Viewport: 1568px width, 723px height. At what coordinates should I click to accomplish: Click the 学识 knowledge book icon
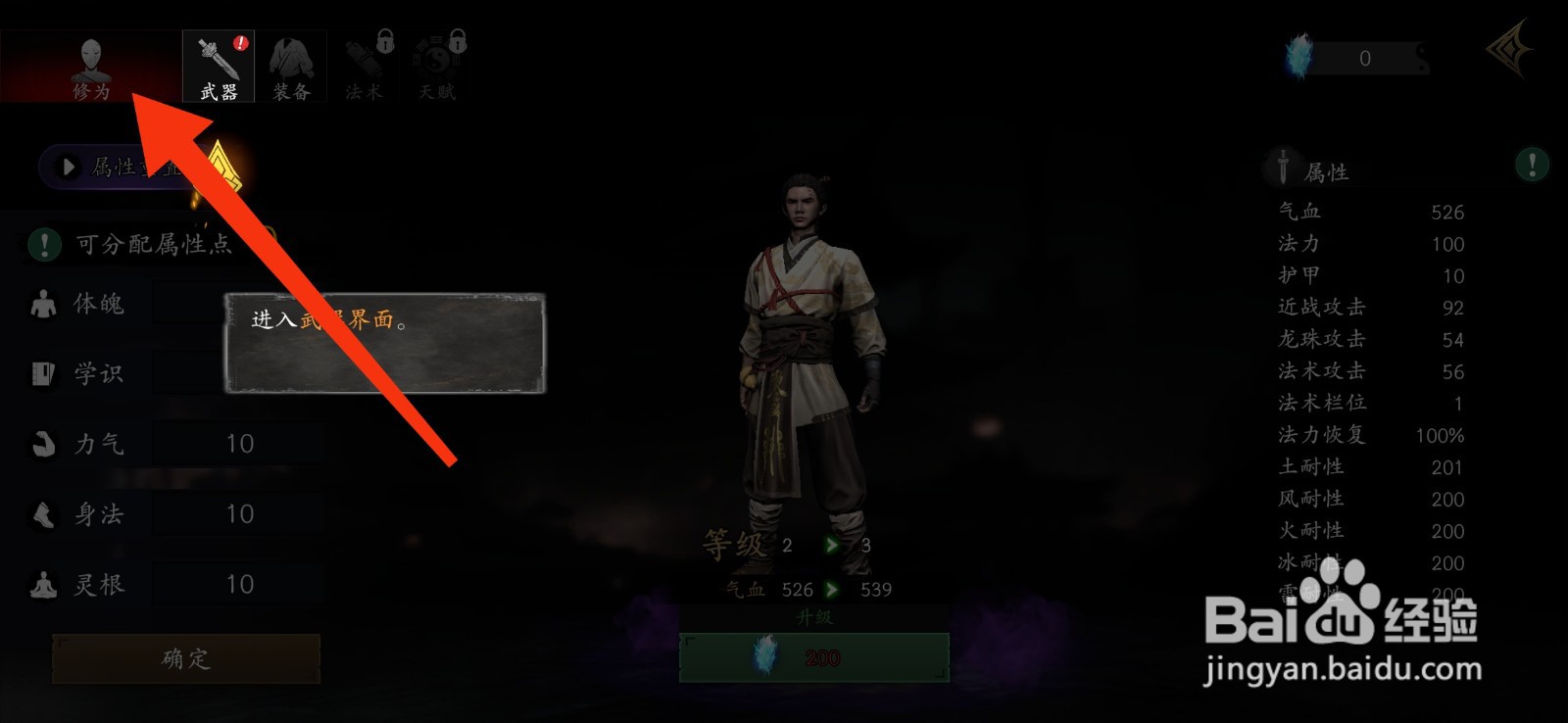[x=41, y=373]
